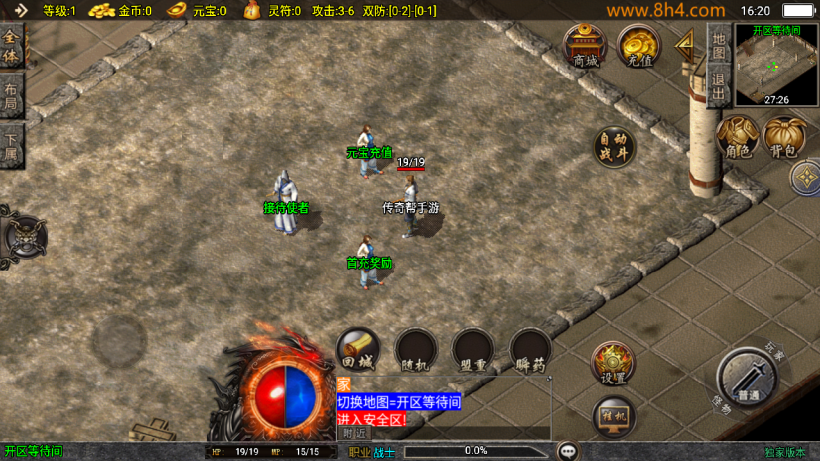The image size is (820, 461).
Task: Open chat with the speech bubble icon
Action: click(x=568, y=451)
